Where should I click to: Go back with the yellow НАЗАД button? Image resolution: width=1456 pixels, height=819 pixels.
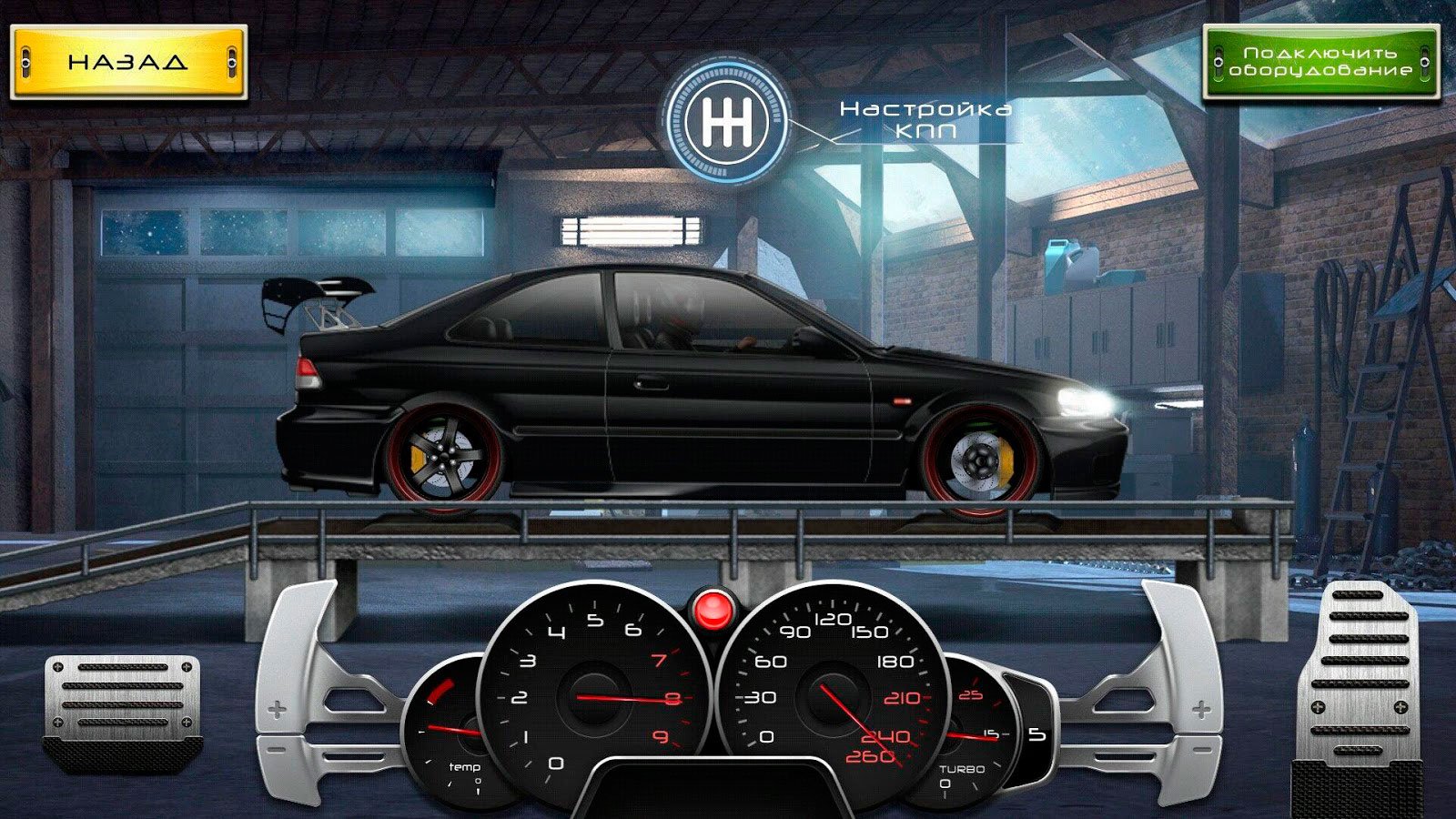[x=128, y=62]
